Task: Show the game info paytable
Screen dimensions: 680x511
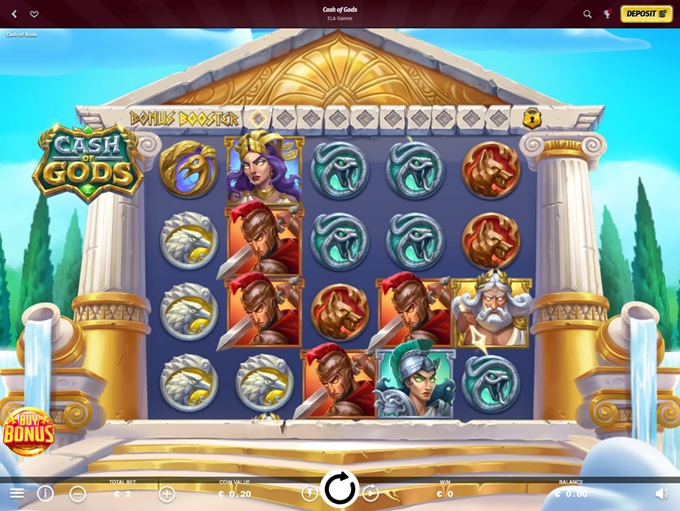Action: [45, 493]
